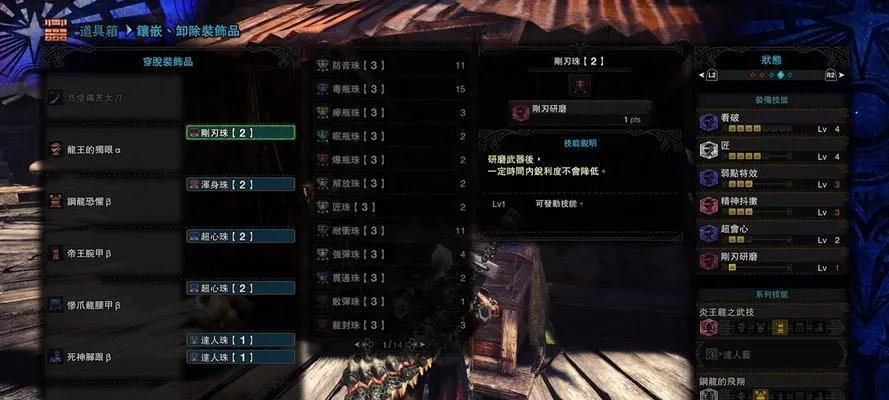The height and width of the screenshot is (400, 889).
Task: Choose the 帝王腕甲β armor row
Action: tap(112, 254)
